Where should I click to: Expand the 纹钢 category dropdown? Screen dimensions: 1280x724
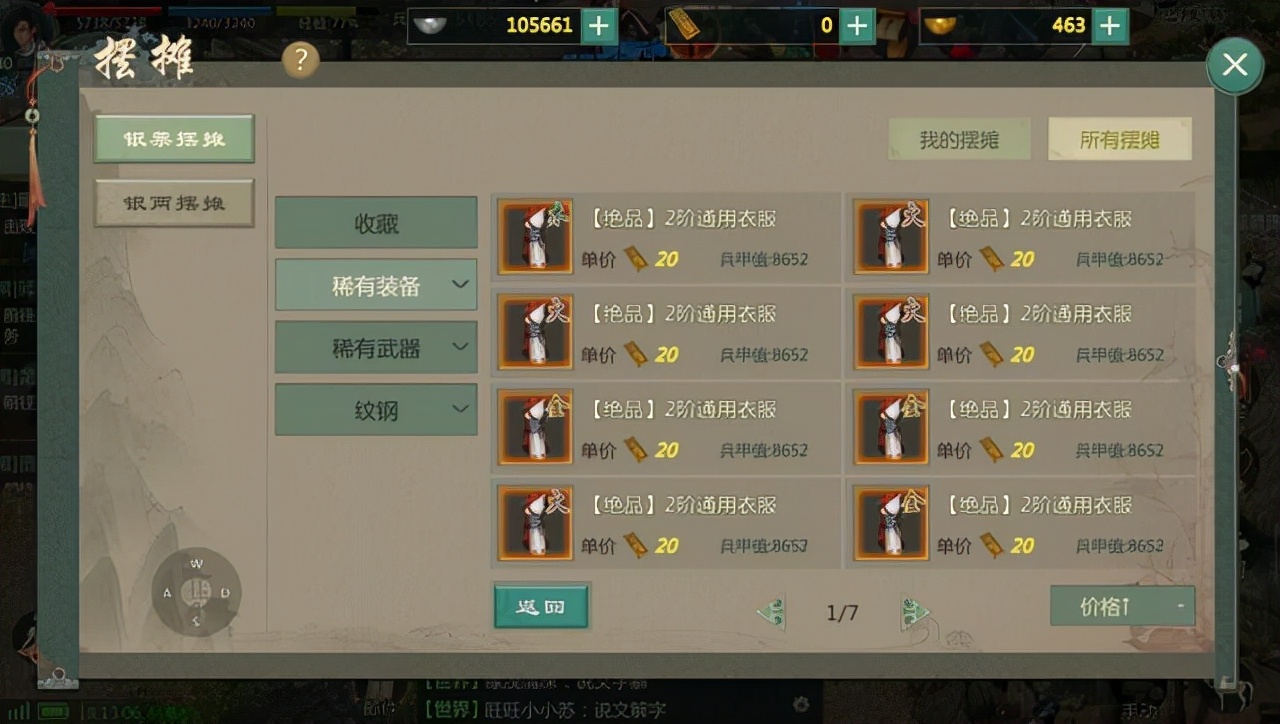coord(376,409)
